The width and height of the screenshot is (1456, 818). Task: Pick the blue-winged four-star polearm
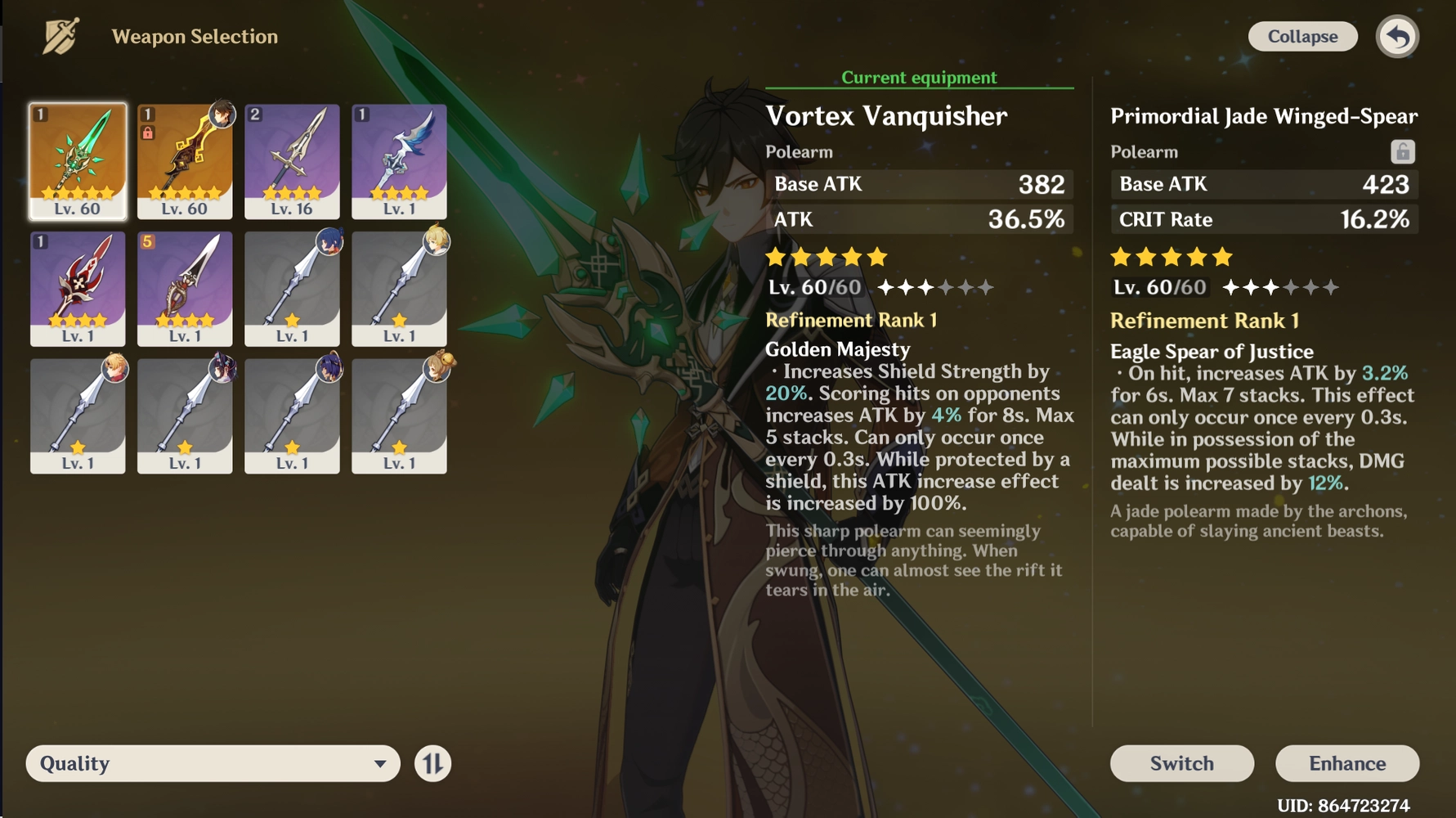tap(399, 160)
